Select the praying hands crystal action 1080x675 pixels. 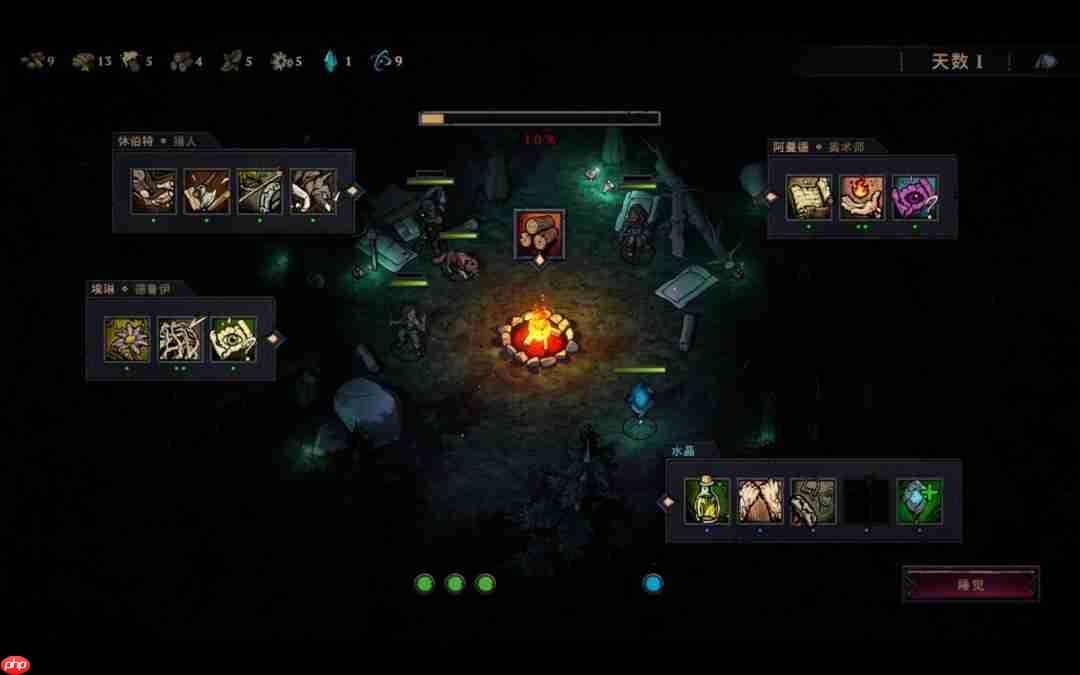760,501
